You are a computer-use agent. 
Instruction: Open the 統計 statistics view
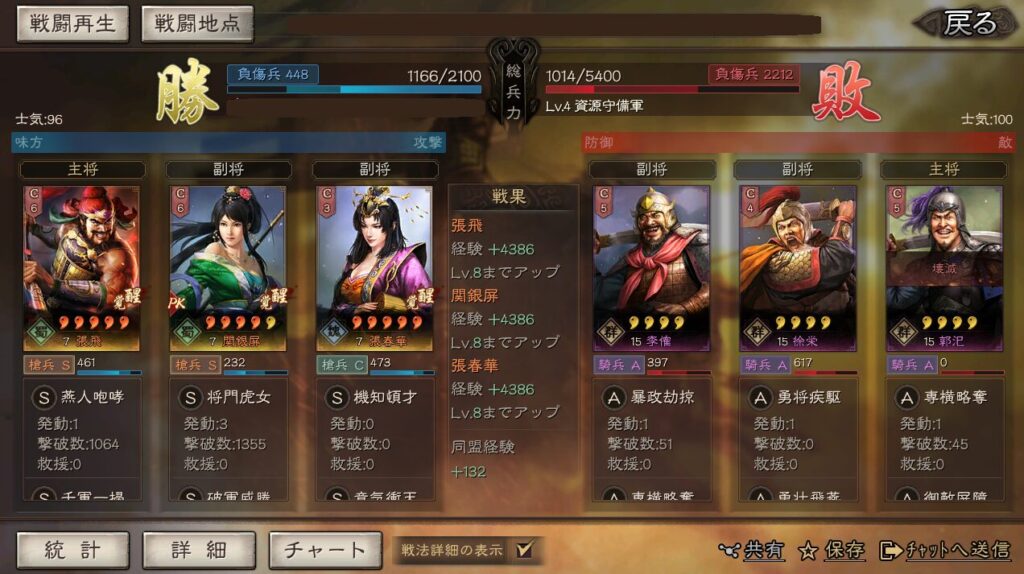coord(73,549)
